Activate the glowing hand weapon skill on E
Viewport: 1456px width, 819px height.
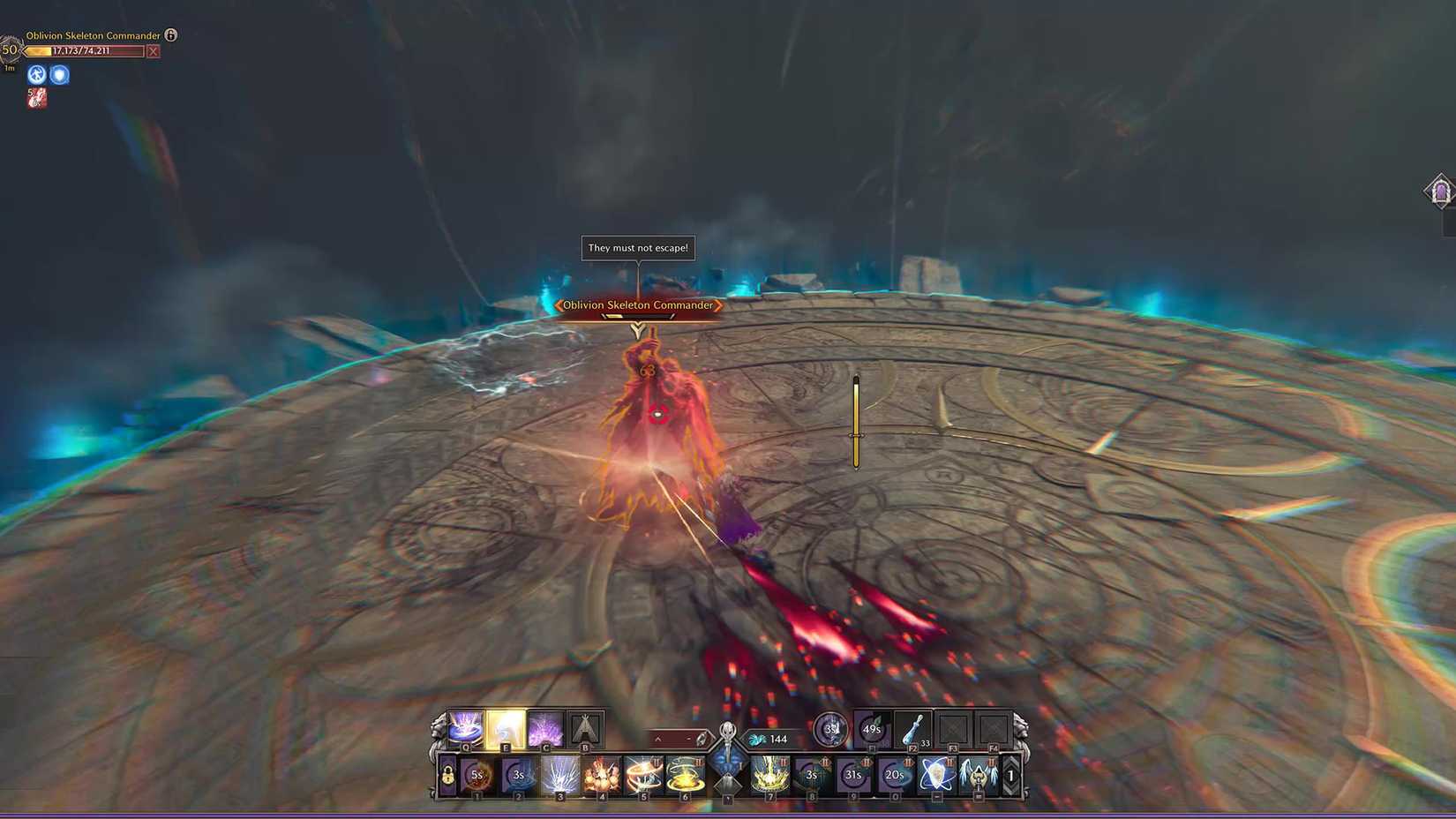(x=504, y=729)
